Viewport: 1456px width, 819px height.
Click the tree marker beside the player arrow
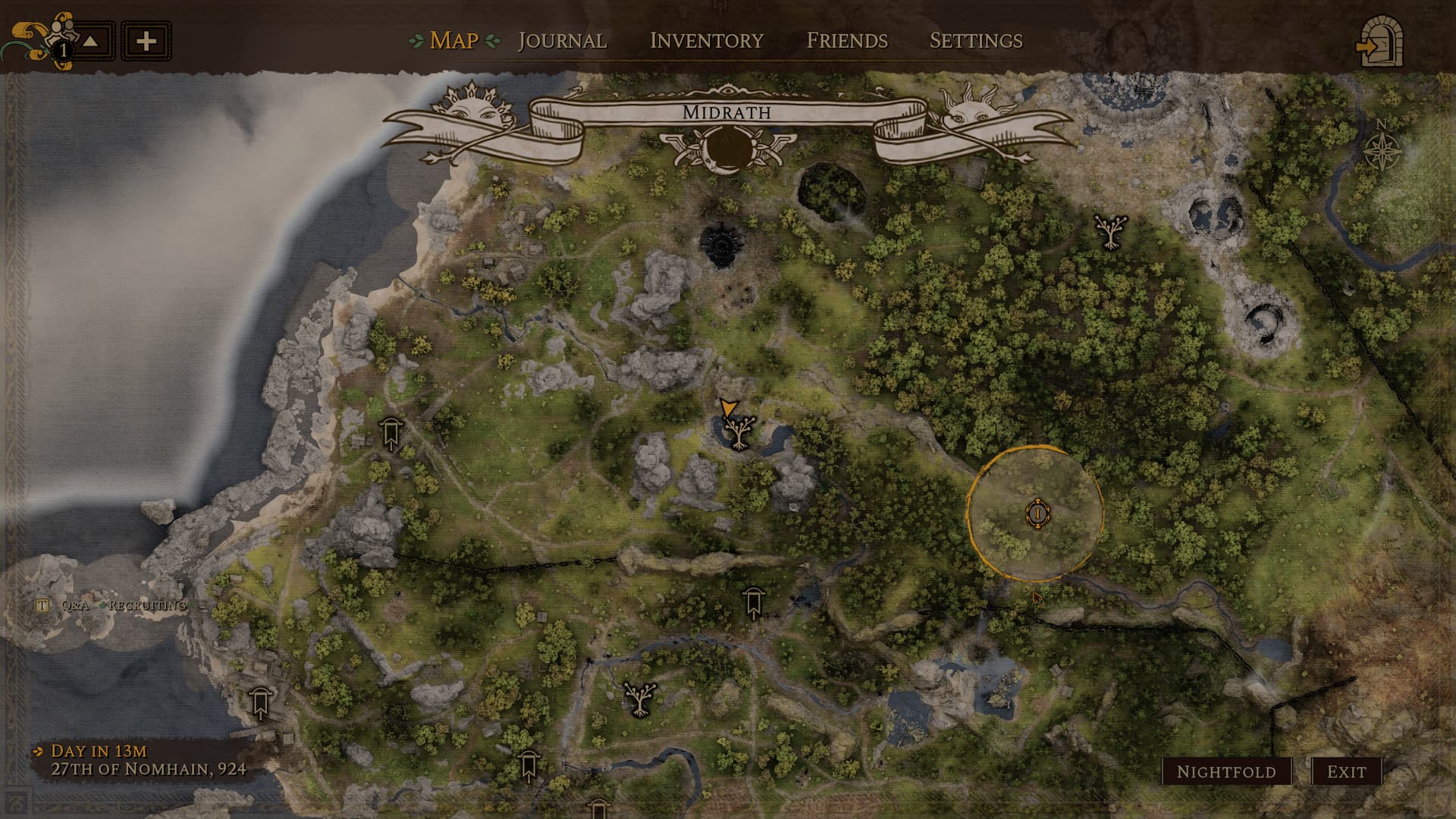pyautogui.click(x=739, y=431)
